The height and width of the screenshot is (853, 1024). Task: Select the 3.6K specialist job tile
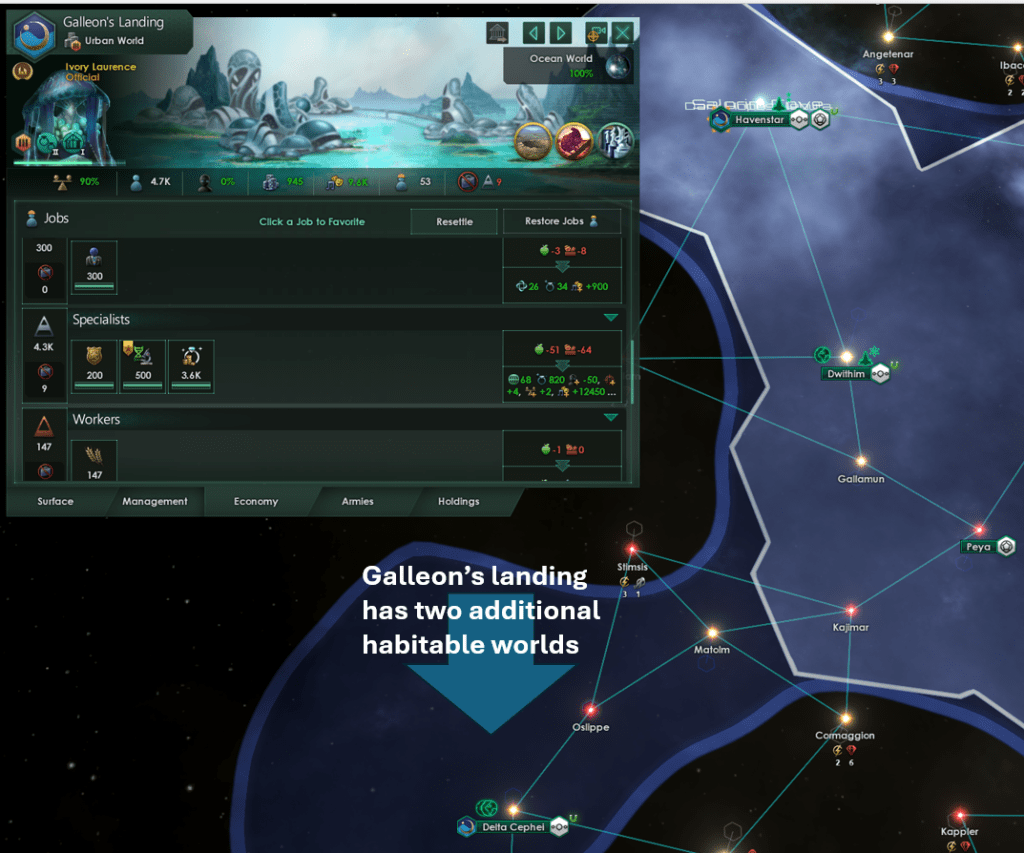click(x=190, y=364)
